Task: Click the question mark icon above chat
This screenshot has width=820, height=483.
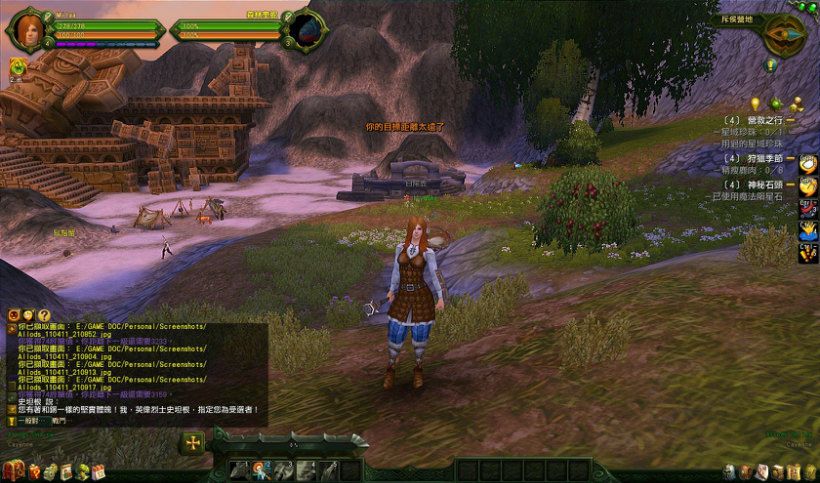Action: click(x=44, y=315)
